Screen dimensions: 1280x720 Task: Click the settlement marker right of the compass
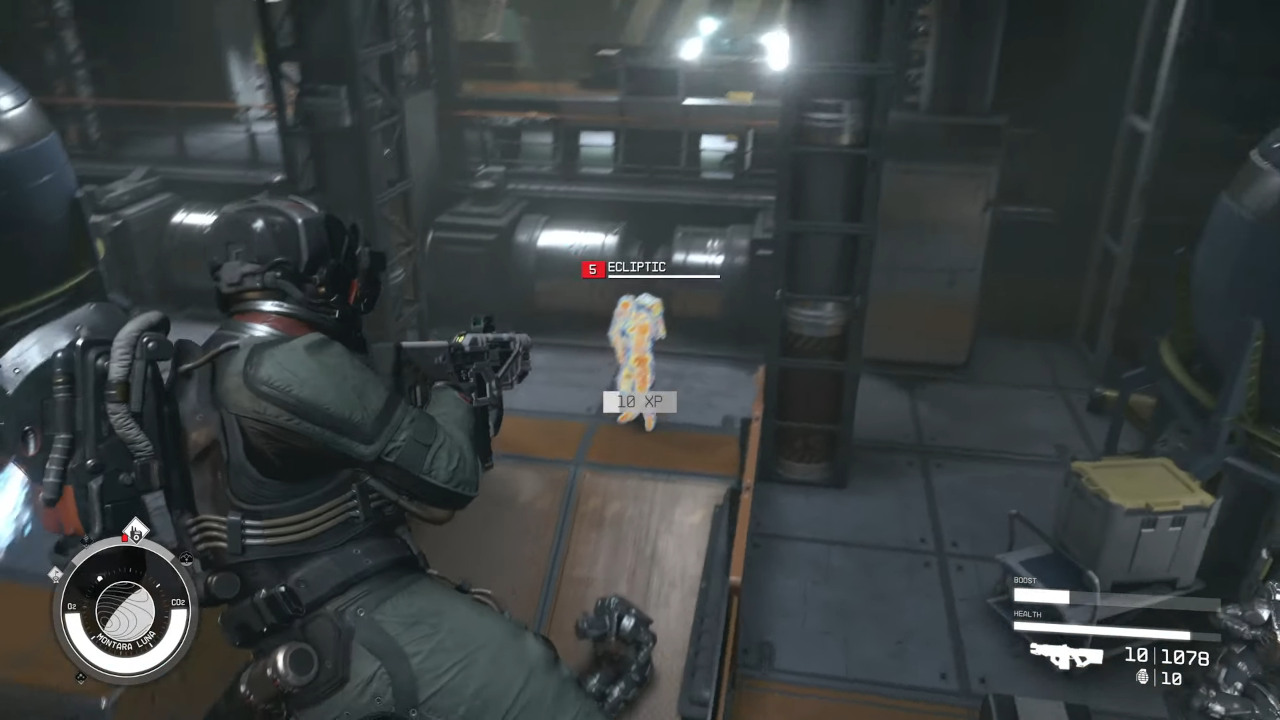(187, 558)
